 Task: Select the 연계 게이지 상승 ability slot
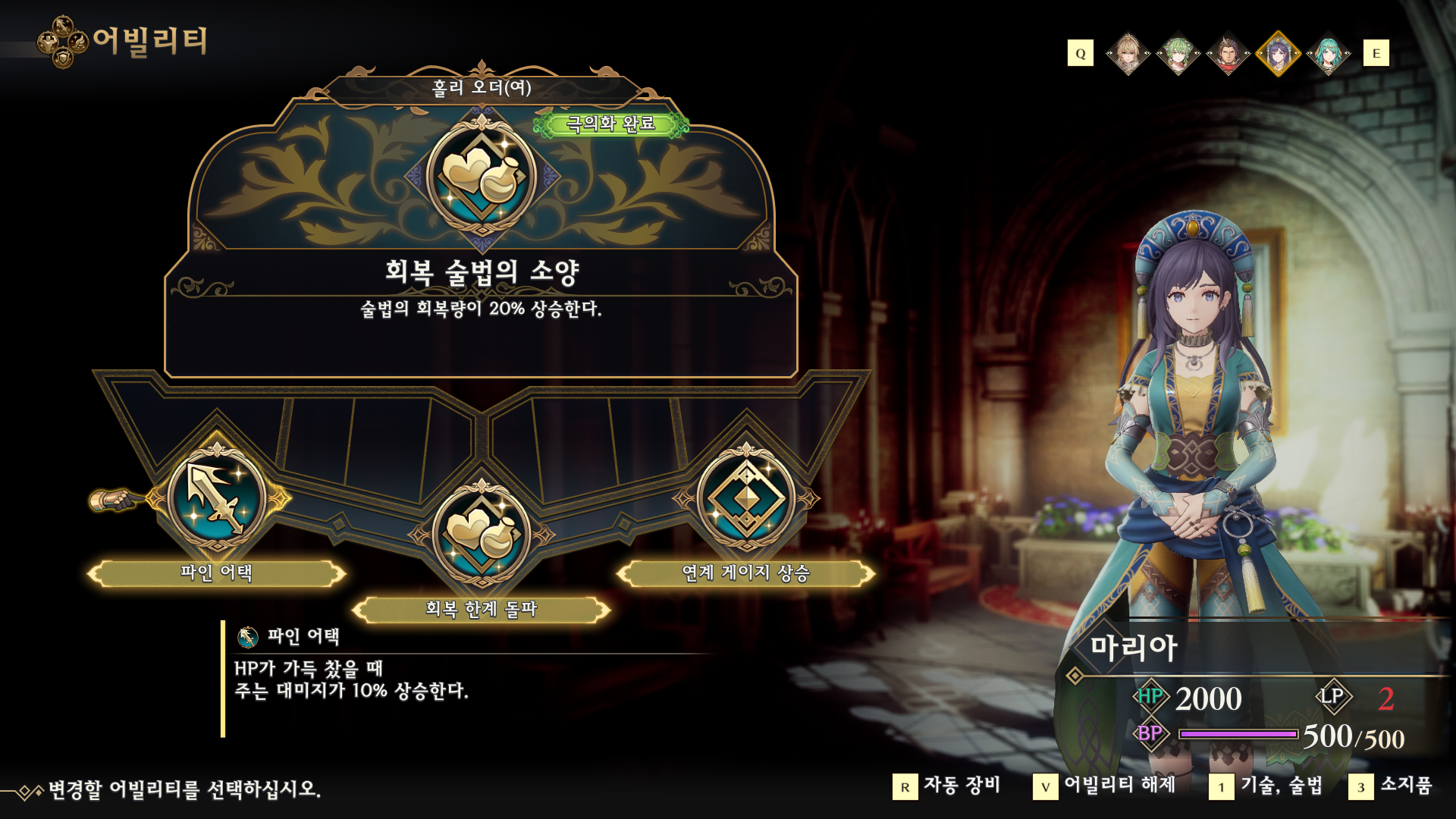(746, 499)
